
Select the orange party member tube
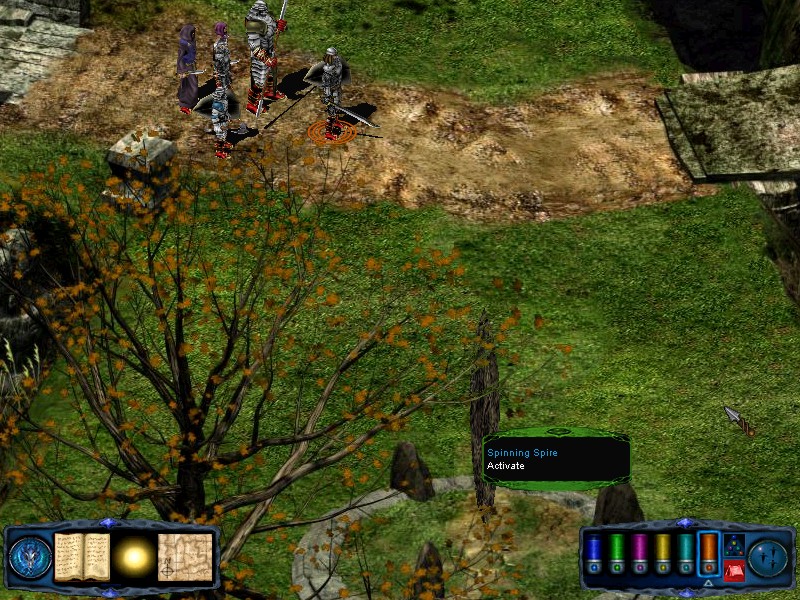[x=708, y=553]
